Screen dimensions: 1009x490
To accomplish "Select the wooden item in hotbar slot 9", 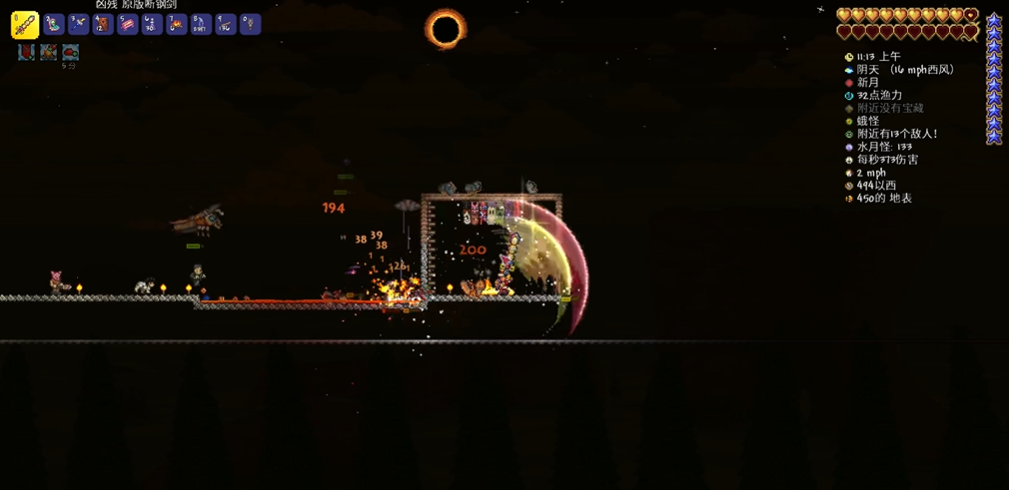I will 225,24.
